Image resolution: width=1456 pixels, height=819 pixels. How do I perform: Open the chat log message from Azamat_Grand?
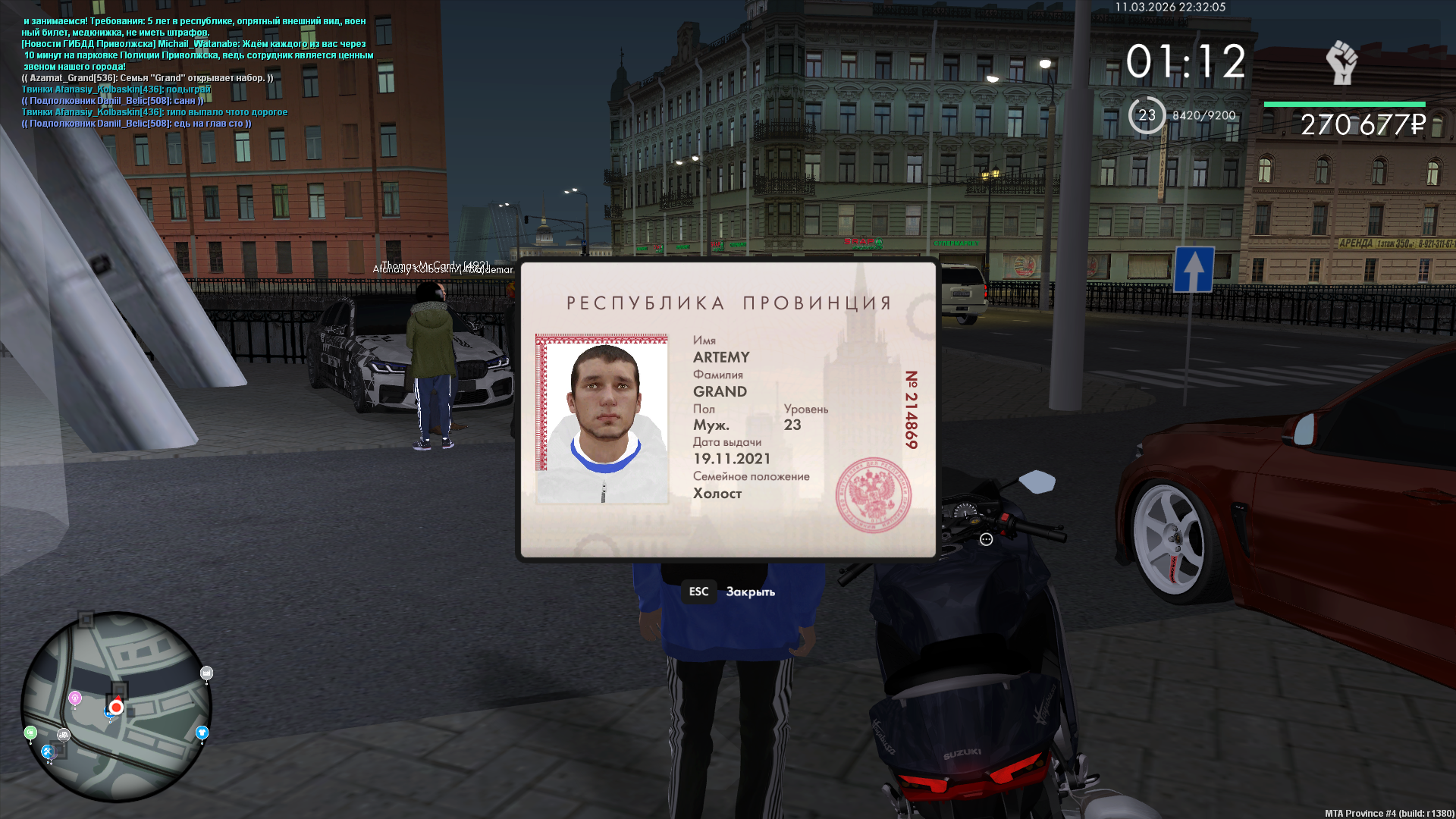click(x=147, y=78)
